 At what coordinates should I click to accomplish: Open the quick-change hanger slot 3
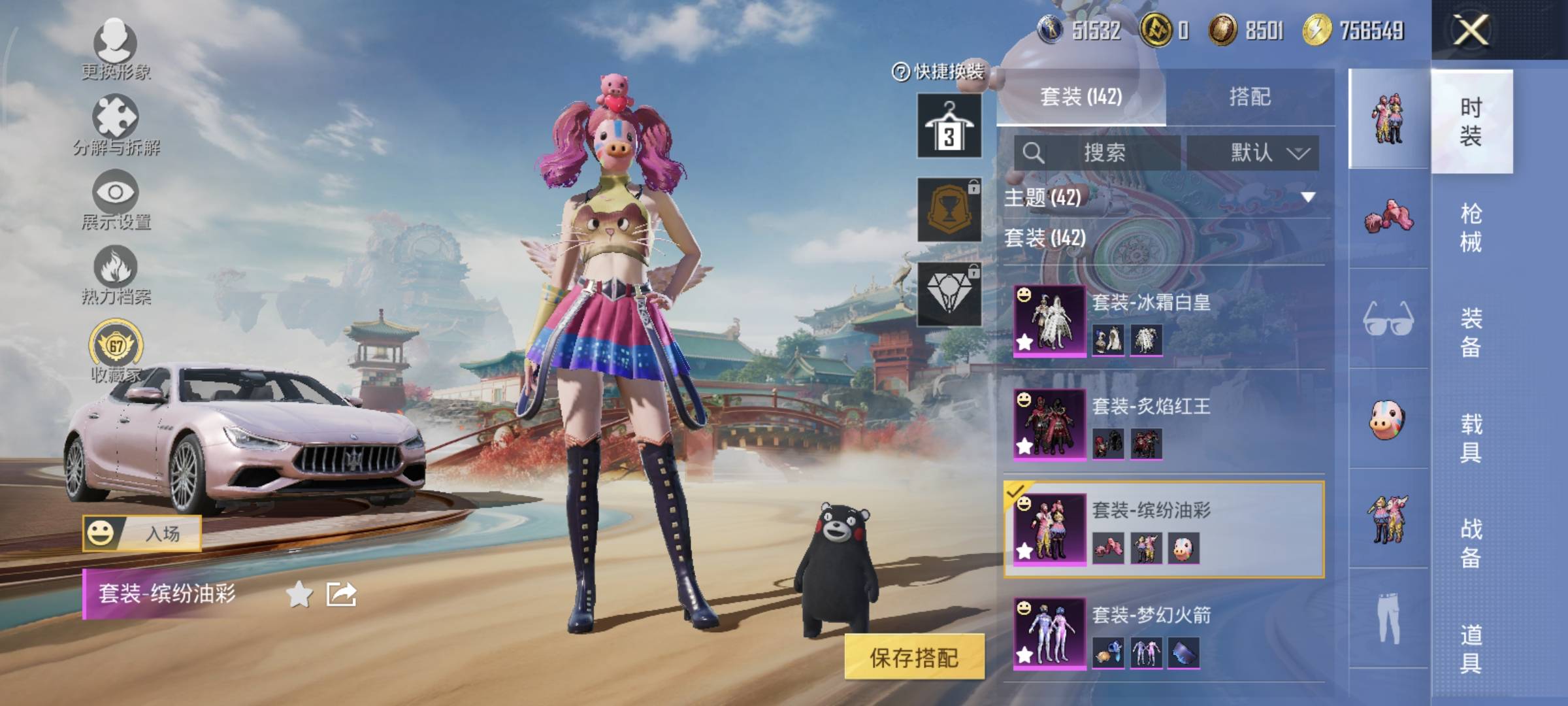tap(949, 126)
